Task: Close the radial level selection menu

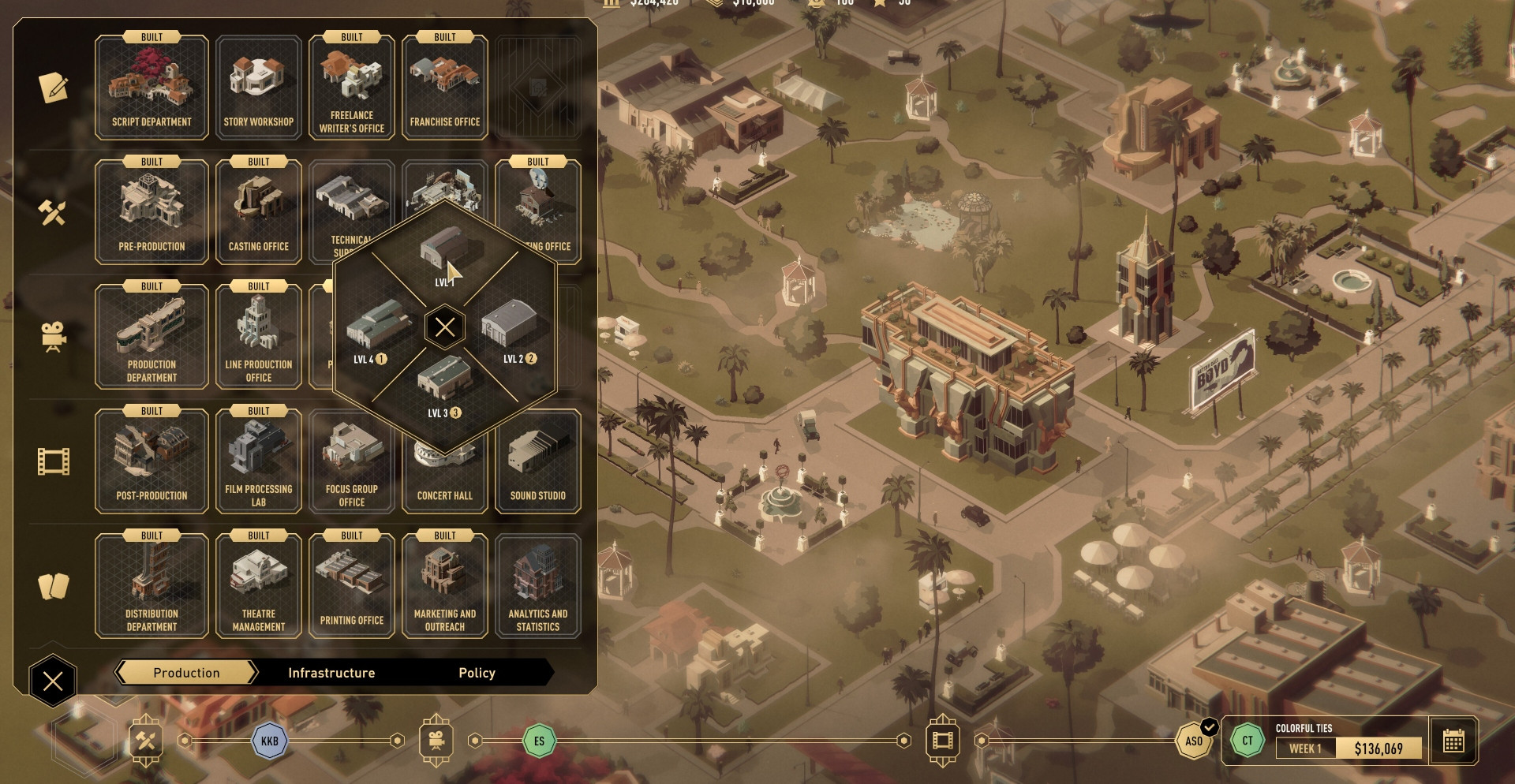Action: click(x=445, y=327)
